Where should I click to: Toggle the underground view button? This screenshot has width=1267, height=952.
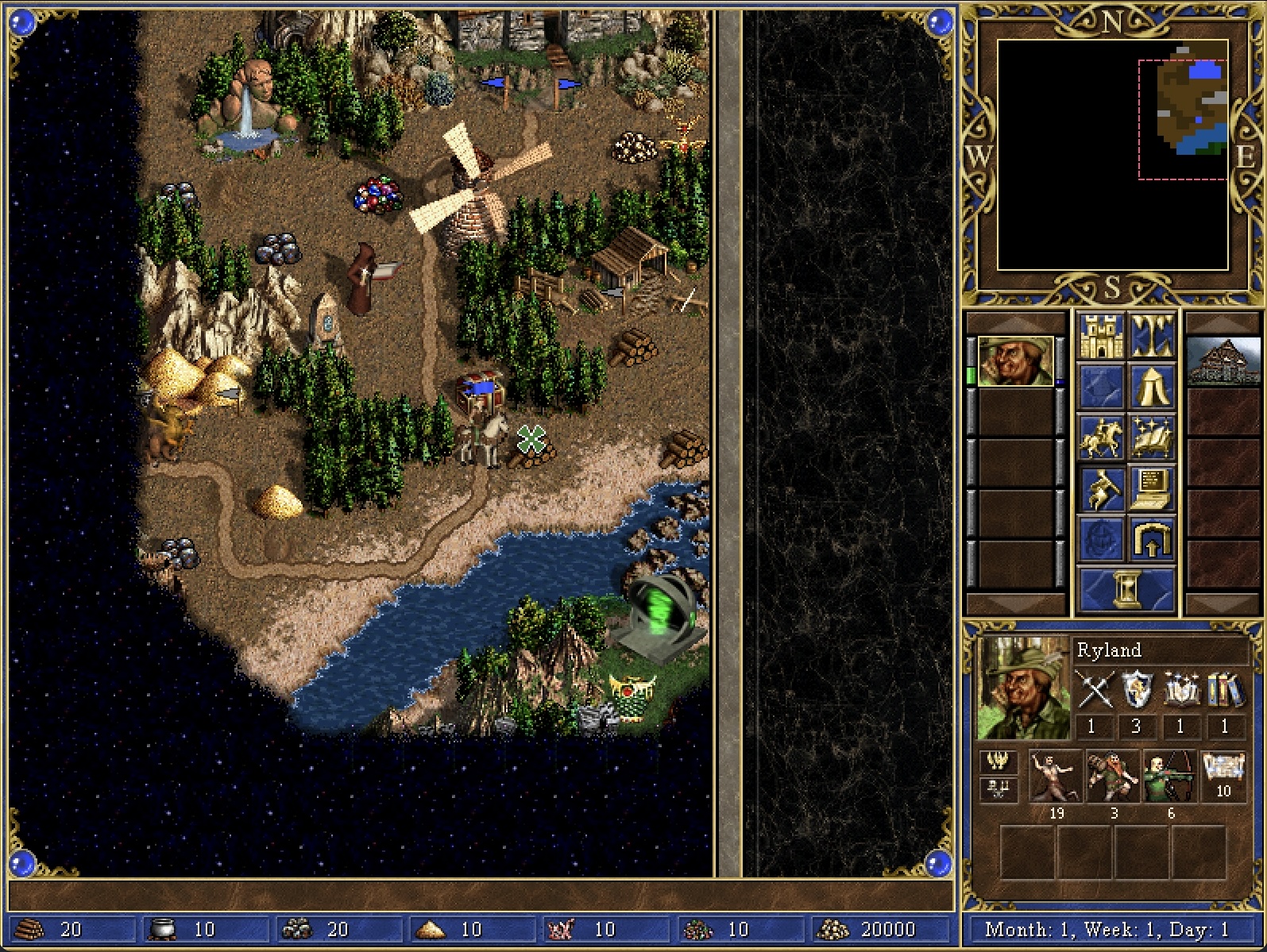(1151, 336)
